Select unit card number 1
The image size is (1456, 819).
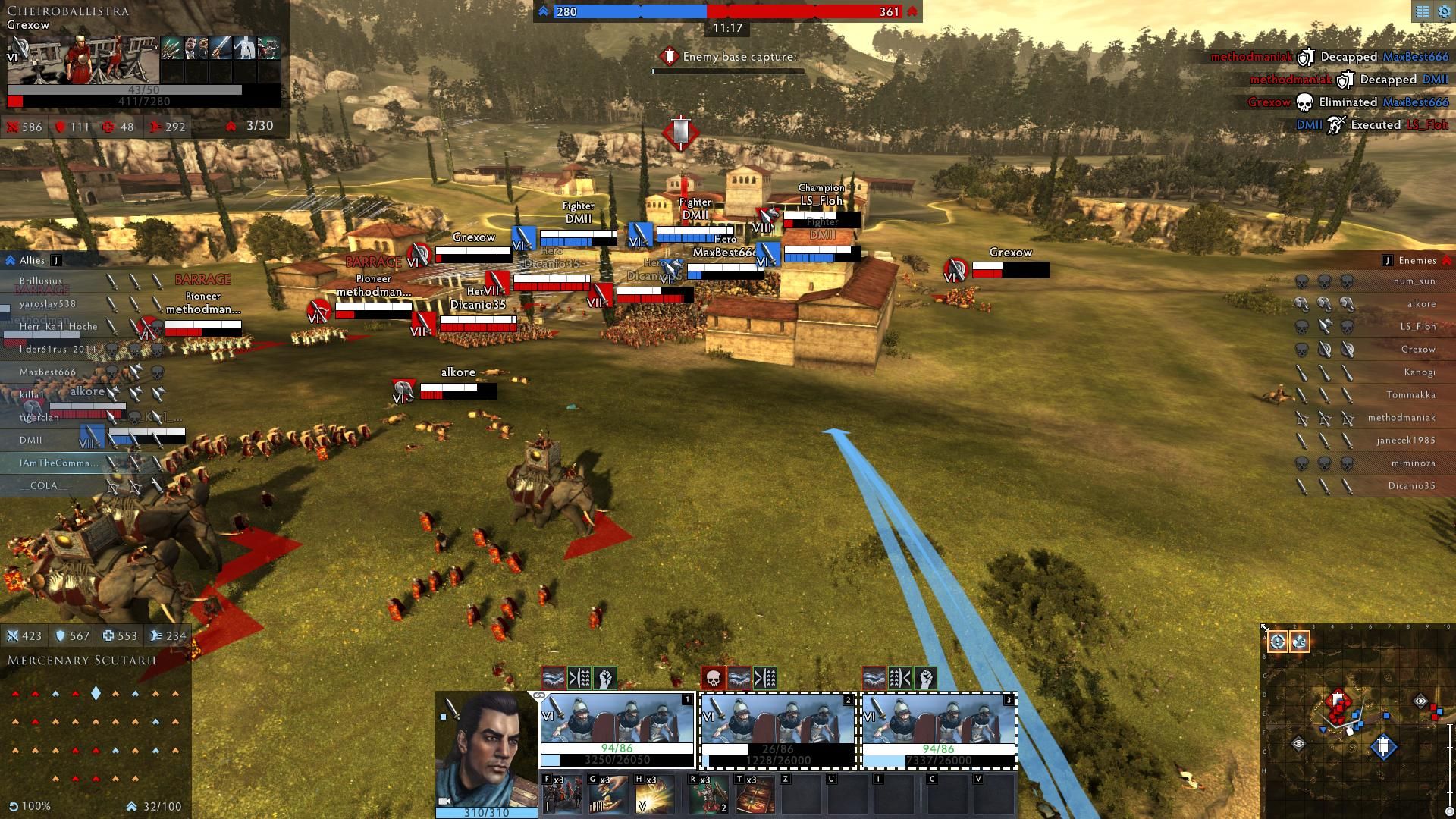617,729
